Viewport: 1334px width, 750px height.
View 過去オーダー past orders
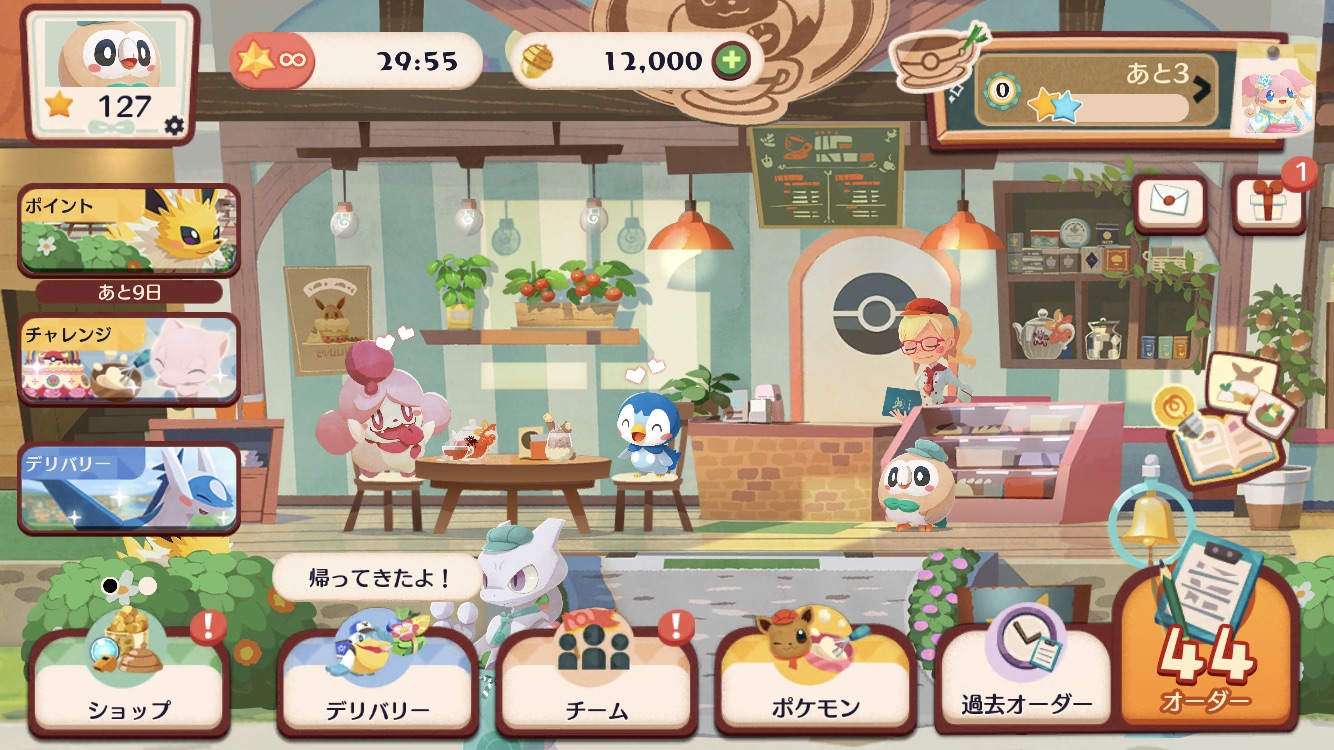[x=1026, y=680]
